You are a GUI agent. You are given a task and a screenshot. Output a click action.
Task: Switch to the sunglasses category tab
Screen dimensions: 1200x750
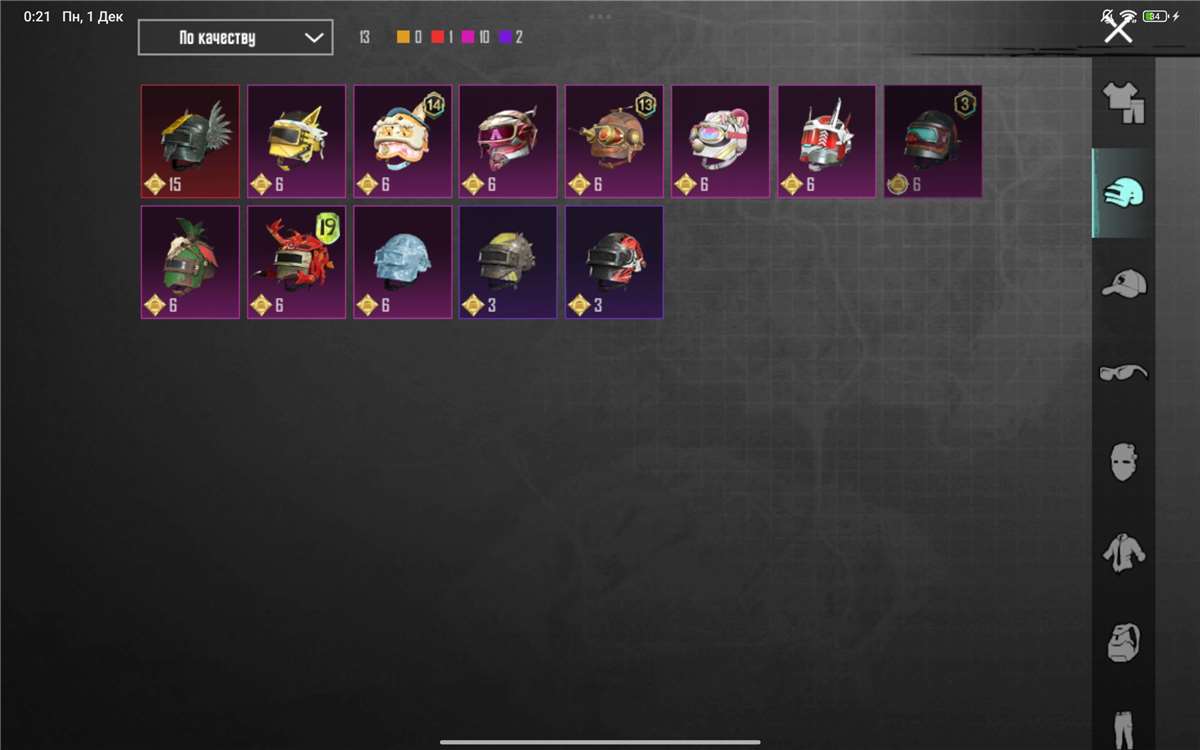[1123, 373]
